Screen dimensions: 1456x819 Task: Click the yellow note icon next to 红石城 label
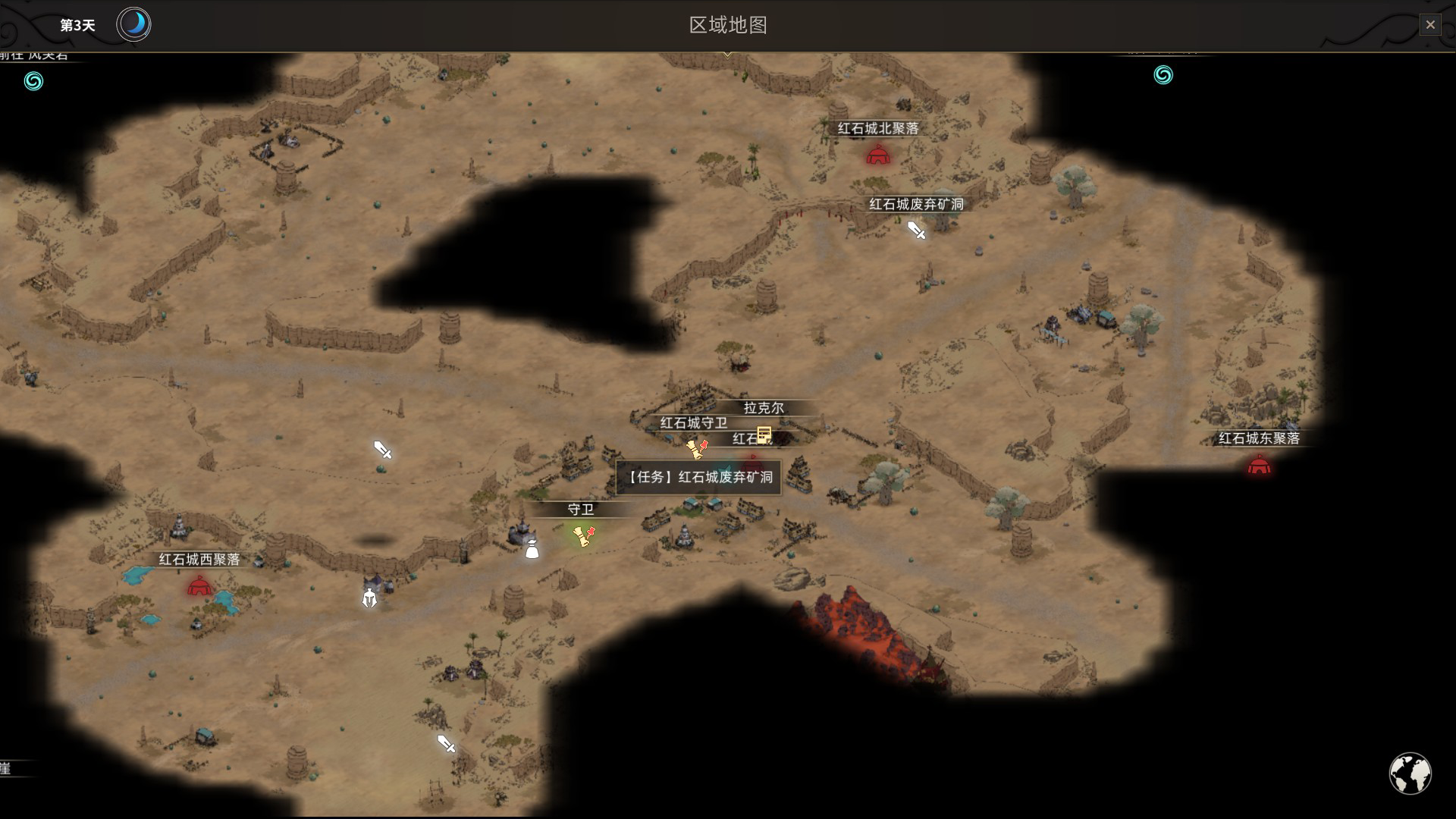click(x=763, y=435)
